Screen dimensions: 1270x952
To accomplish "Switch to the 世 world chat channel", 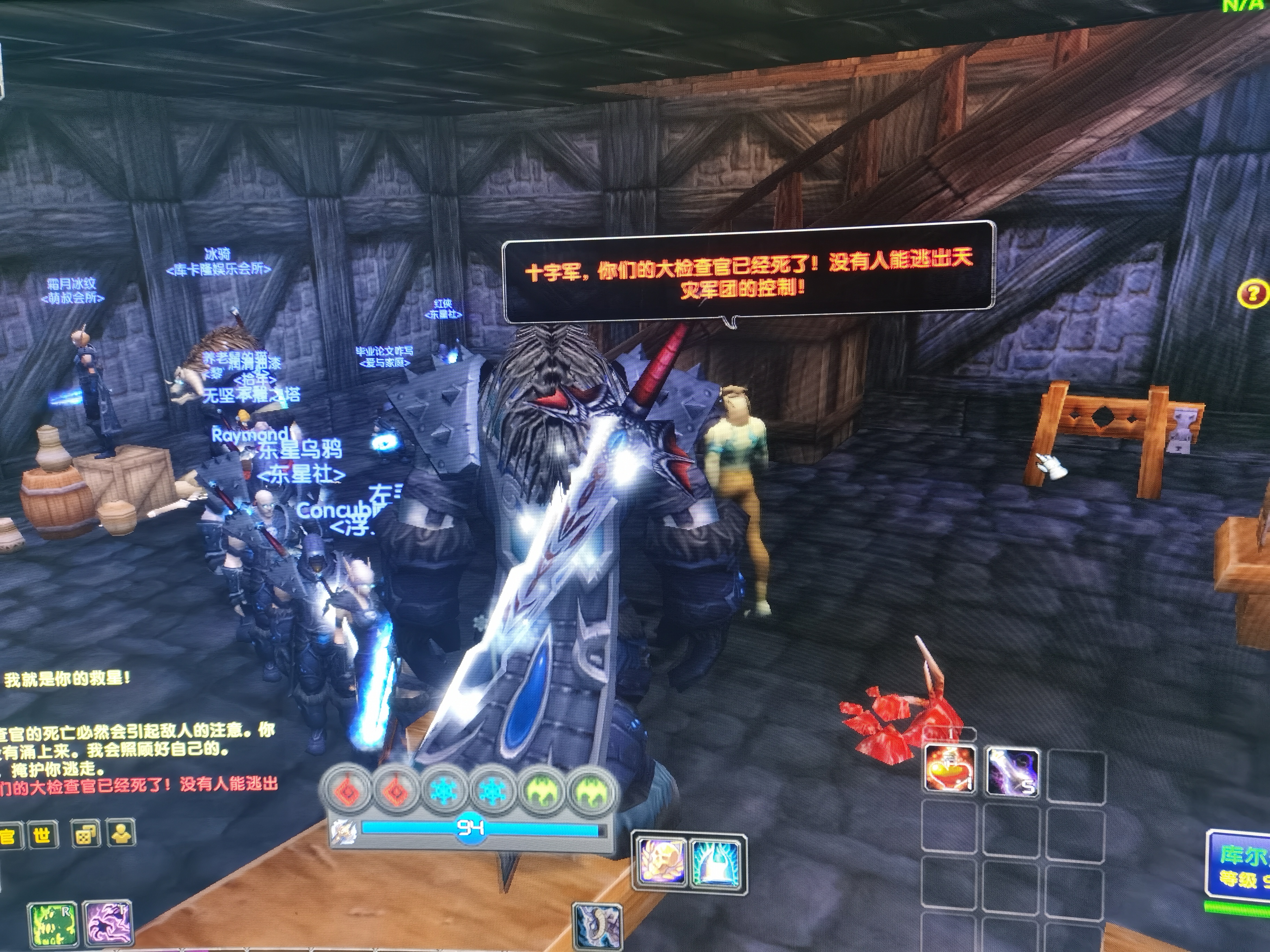I will tap(42, 835).
